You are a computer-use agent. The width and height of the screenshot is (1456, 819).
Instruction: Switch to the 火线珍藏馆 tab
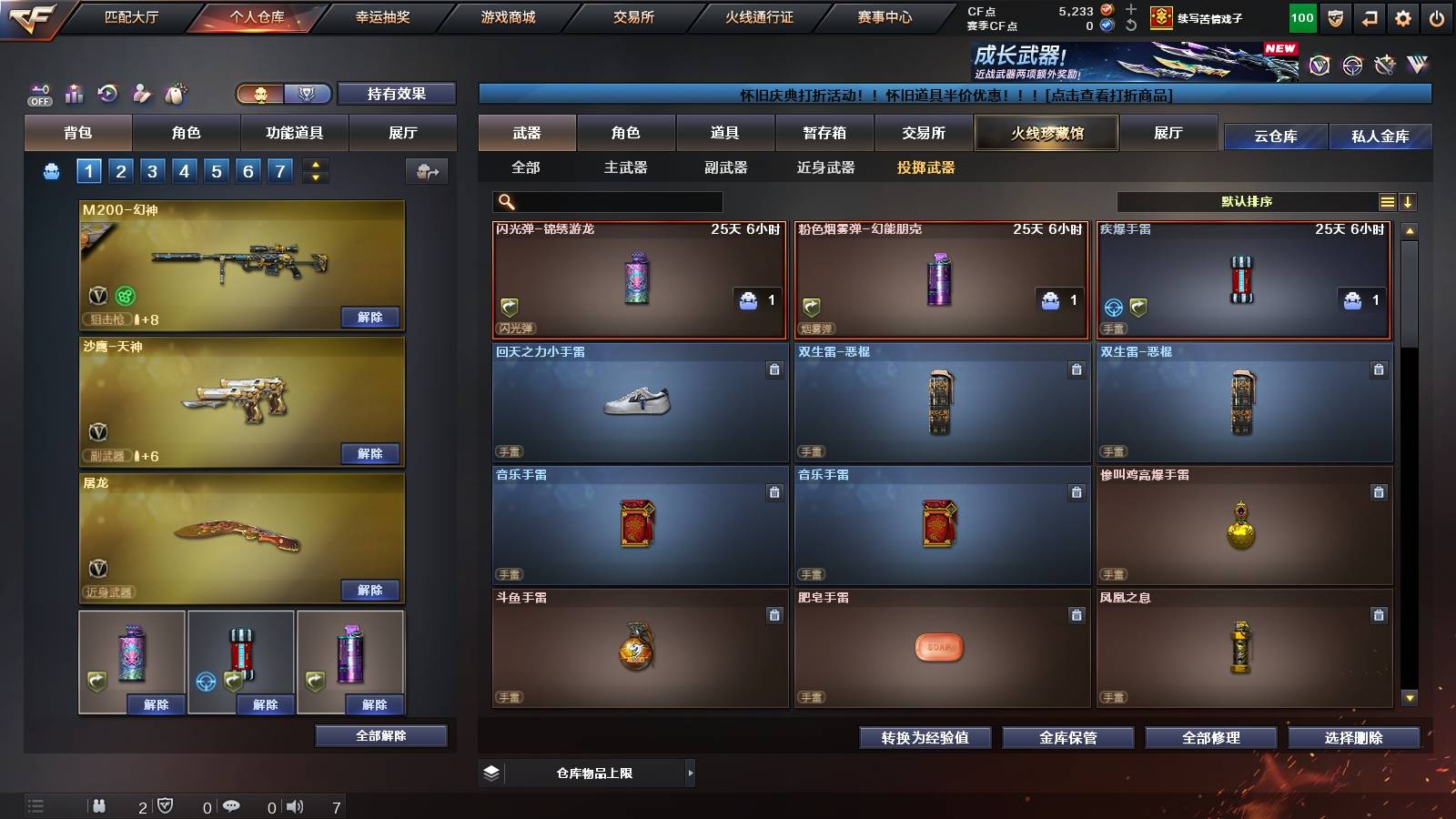(1046, 133)
